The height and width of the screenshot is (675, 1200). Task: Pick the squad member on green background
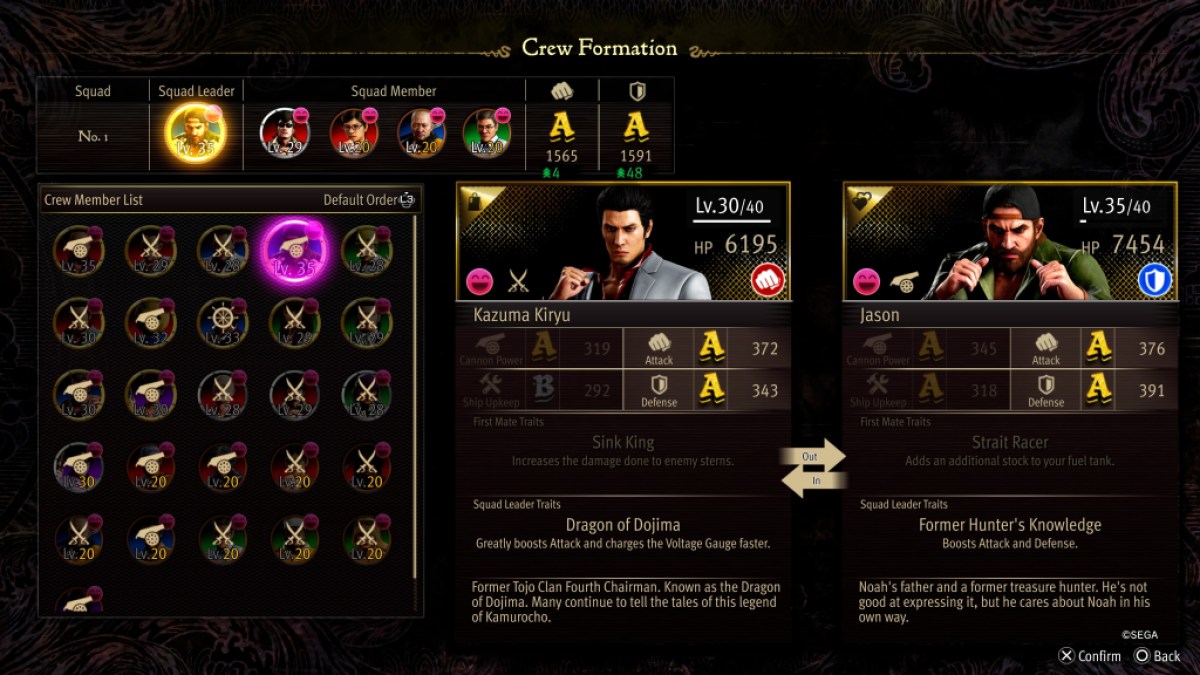click(487, 133)
